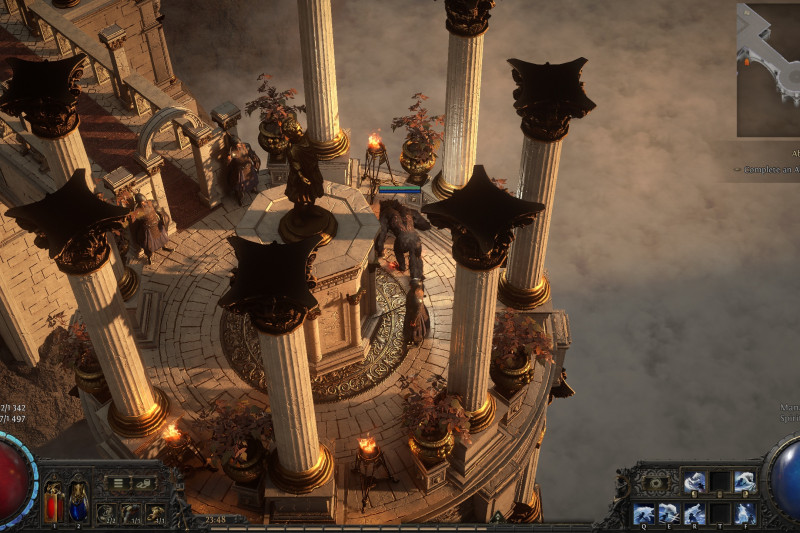The image size is (800, 533).
Task: Open the three-line menu button
Action: coord(119,483)
